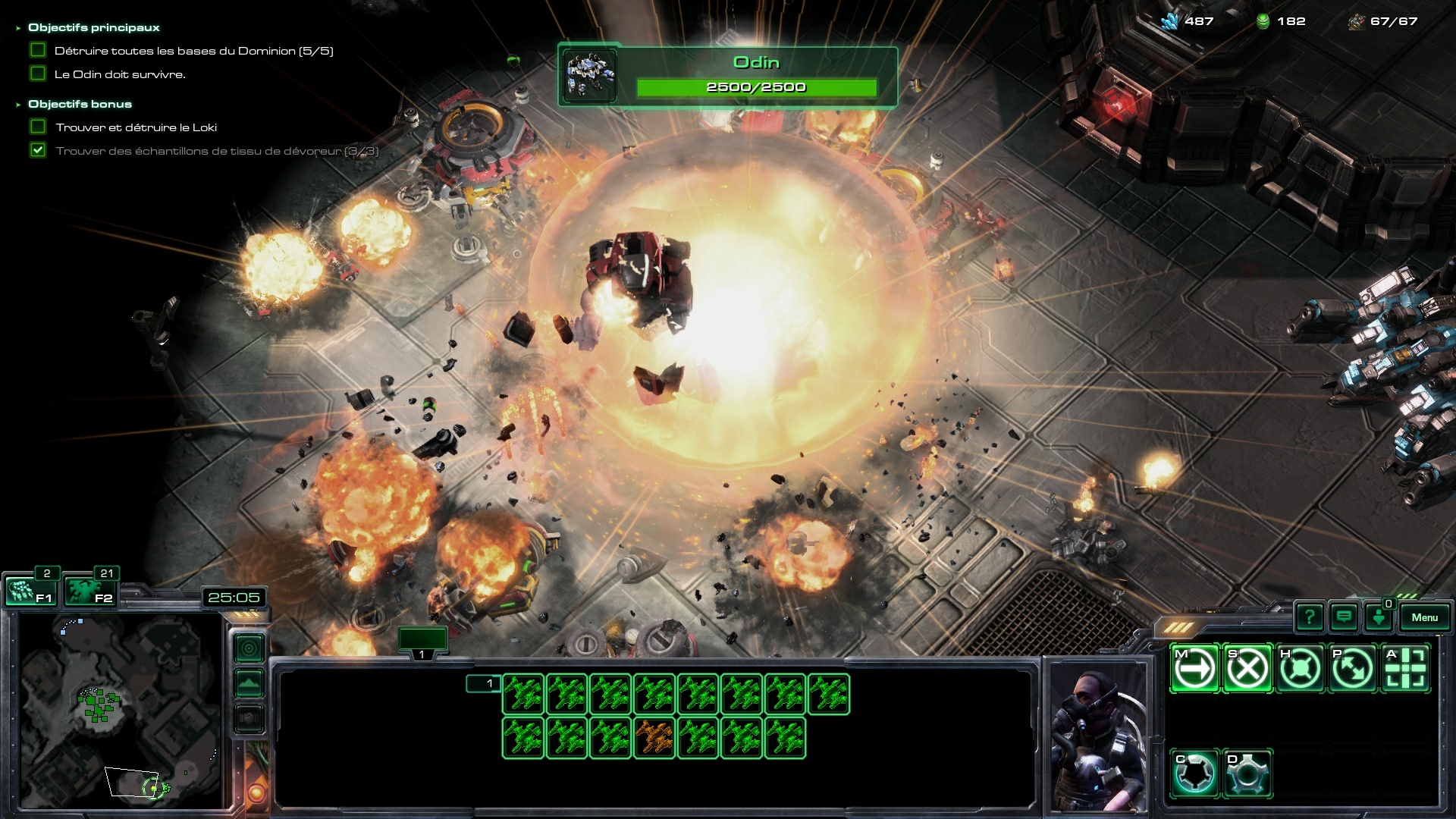The height and width of the screenshot is (819, 1456).
Task: Click the F1 idle workers button
Action: (30, 591)
